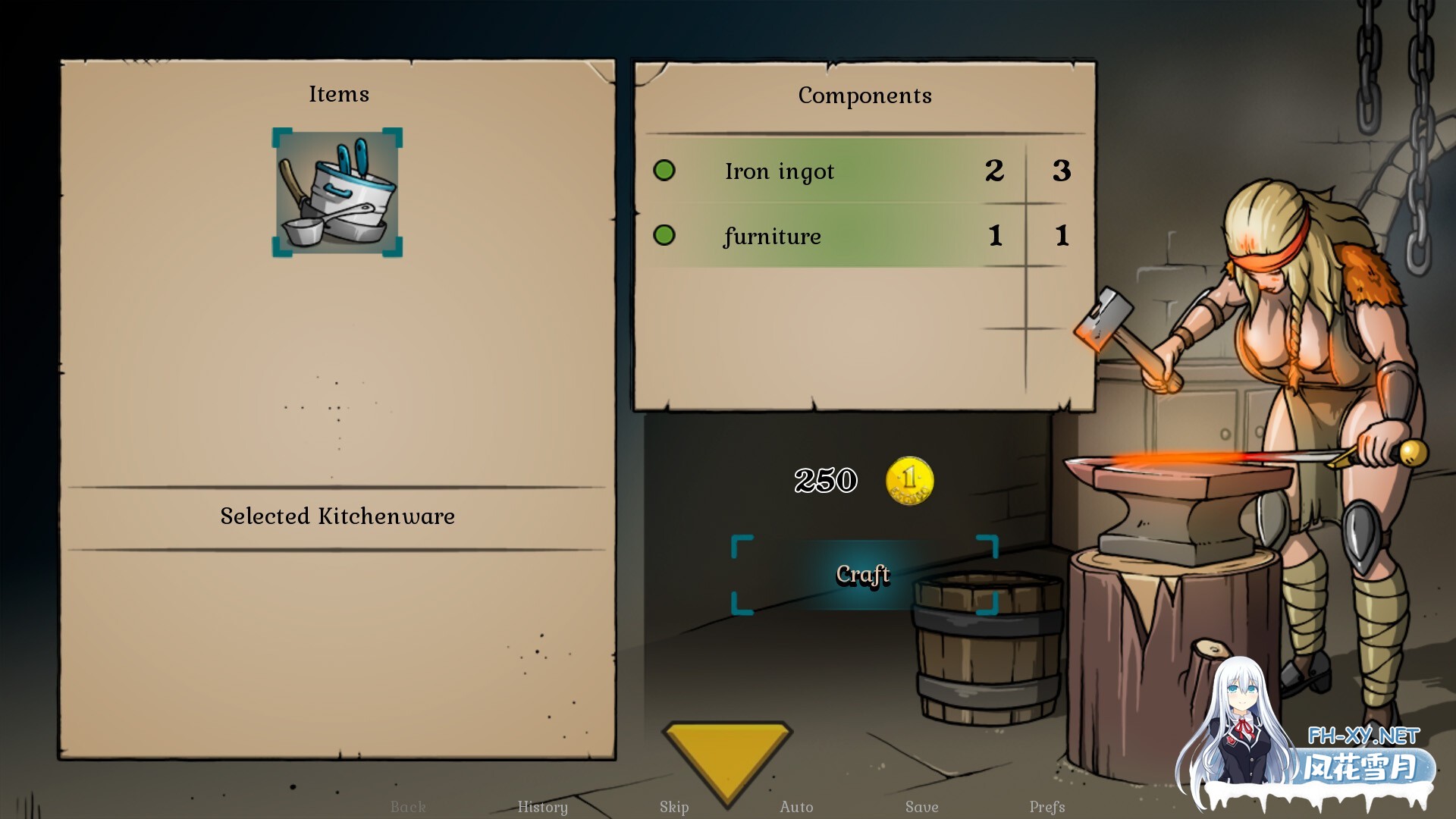Craft the selected Kitchenware
The image size is (1456, 819).
863,574
